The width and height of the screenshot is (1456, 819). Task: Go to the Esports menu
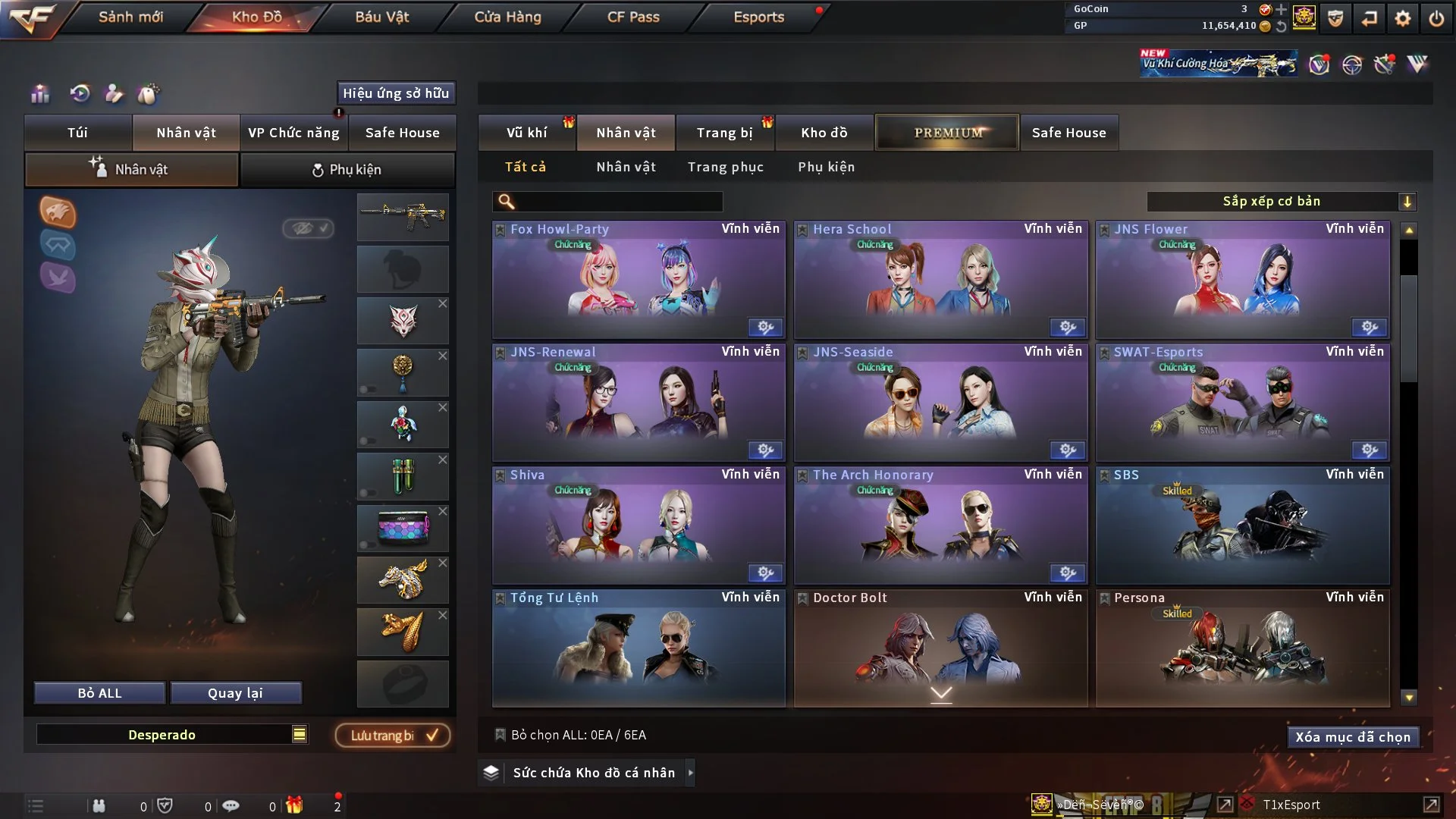(x=758, y=17)
